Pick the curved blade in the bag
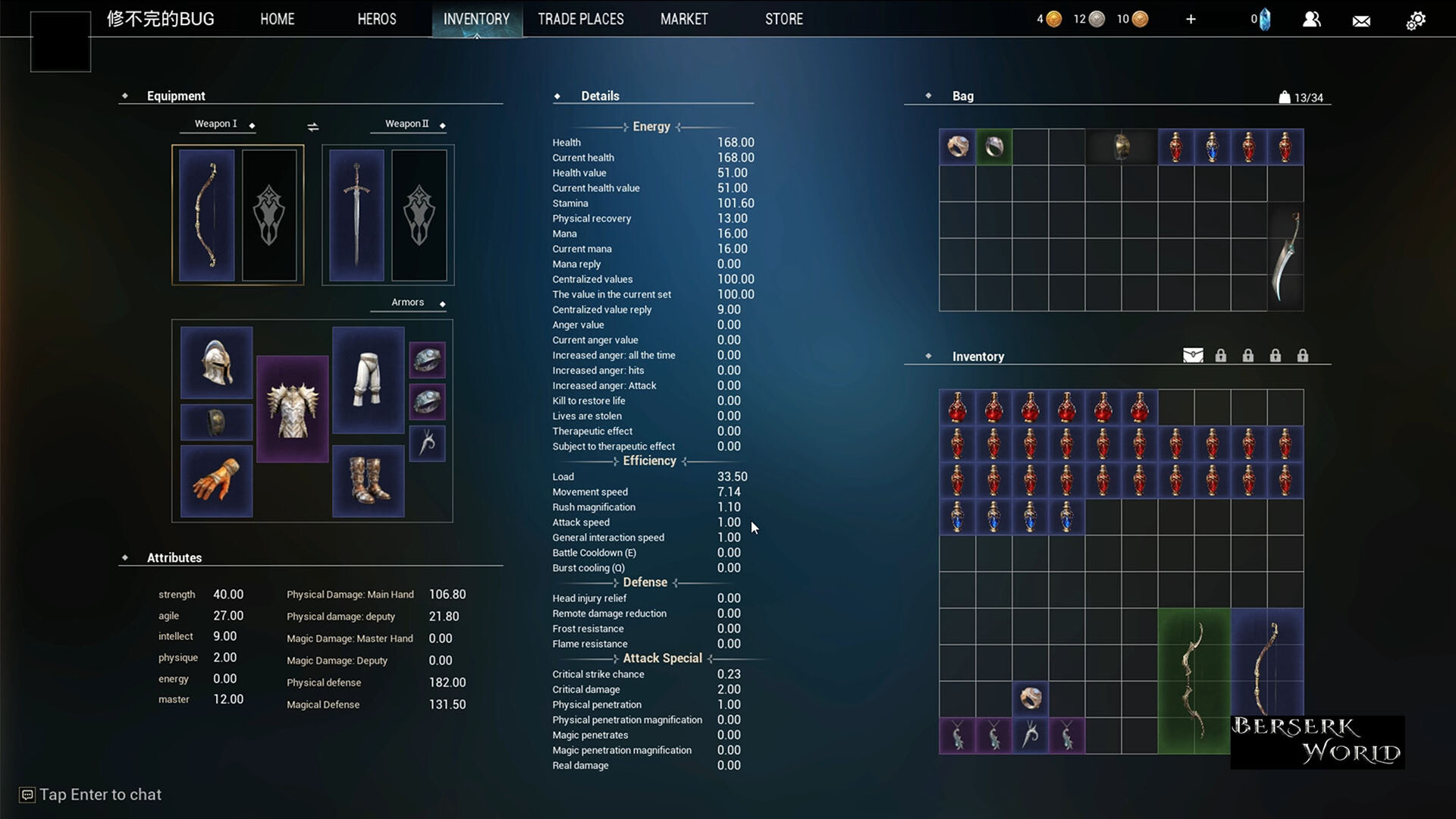Screen dimensions: 1456x819 click(1285, 256)
